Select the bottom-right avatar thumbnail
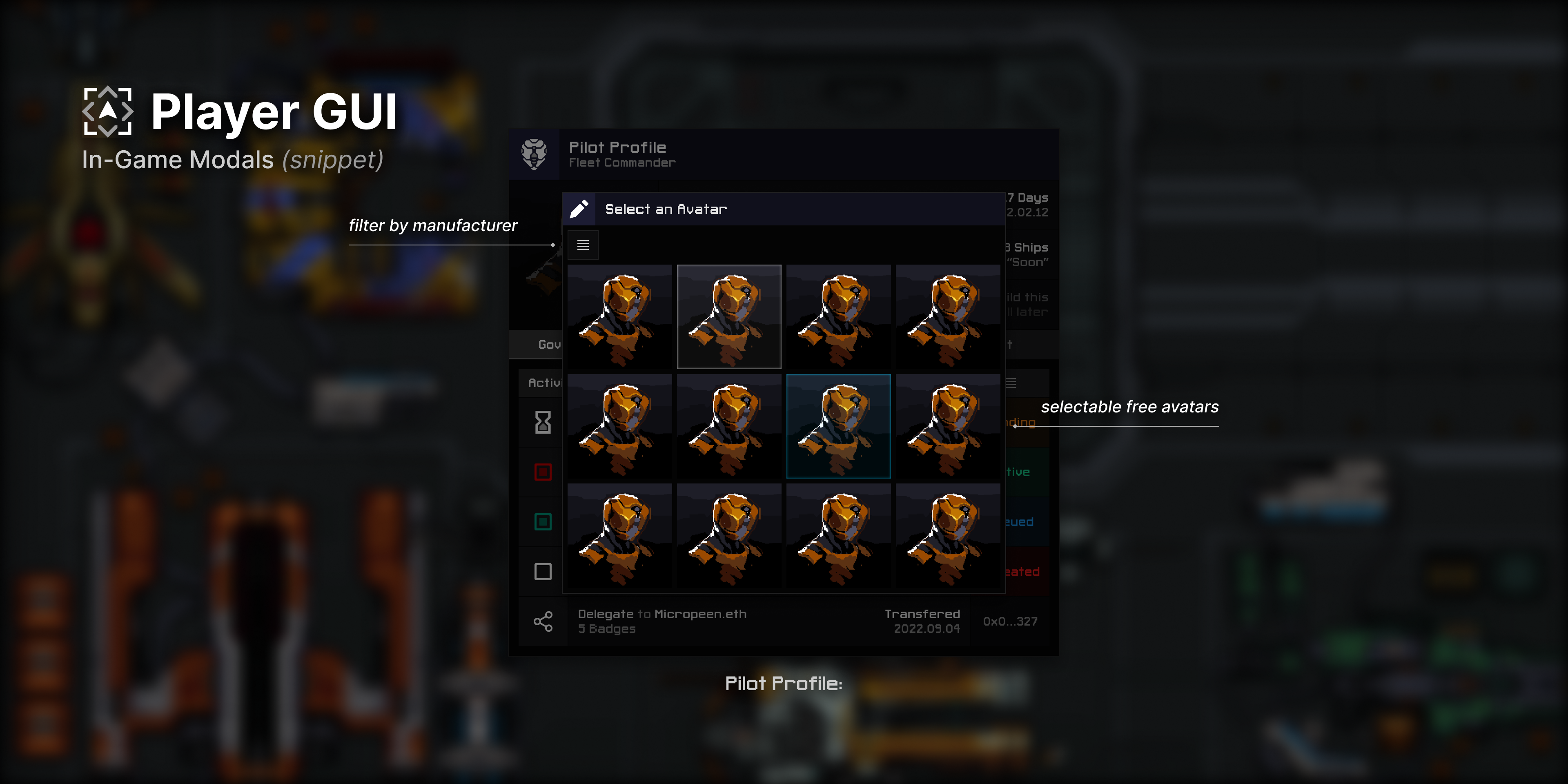The height and width of the screenshot is (784, 1568). click(948, 535)
